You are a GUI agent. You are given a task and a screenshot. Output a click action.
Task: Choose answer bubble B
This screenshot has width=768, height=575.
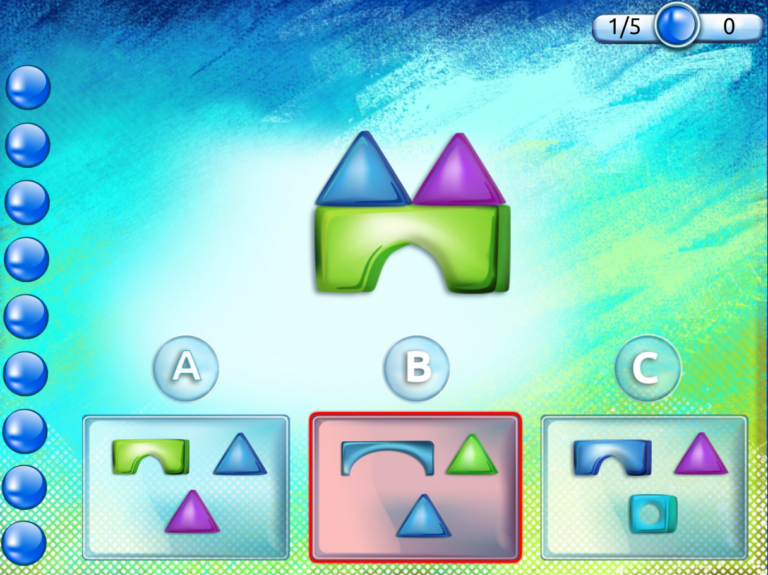tap(416, 368)
